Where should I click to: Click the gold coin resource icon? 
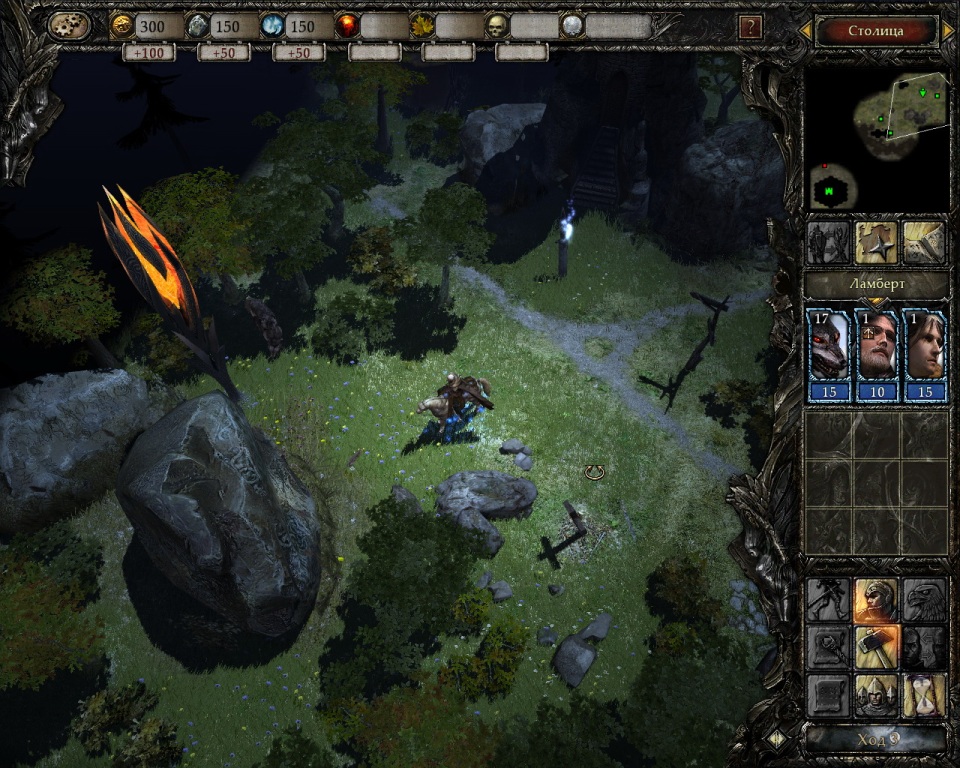click(122, 26)
